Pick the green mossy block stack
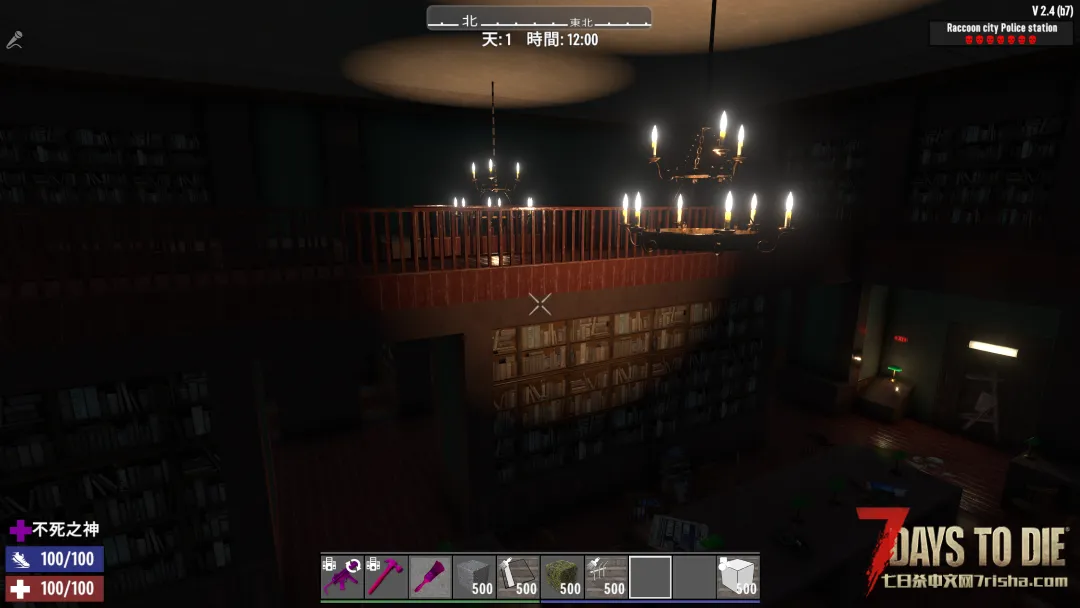The height and width of the screenshot is (608, 1080). point(562,577)
